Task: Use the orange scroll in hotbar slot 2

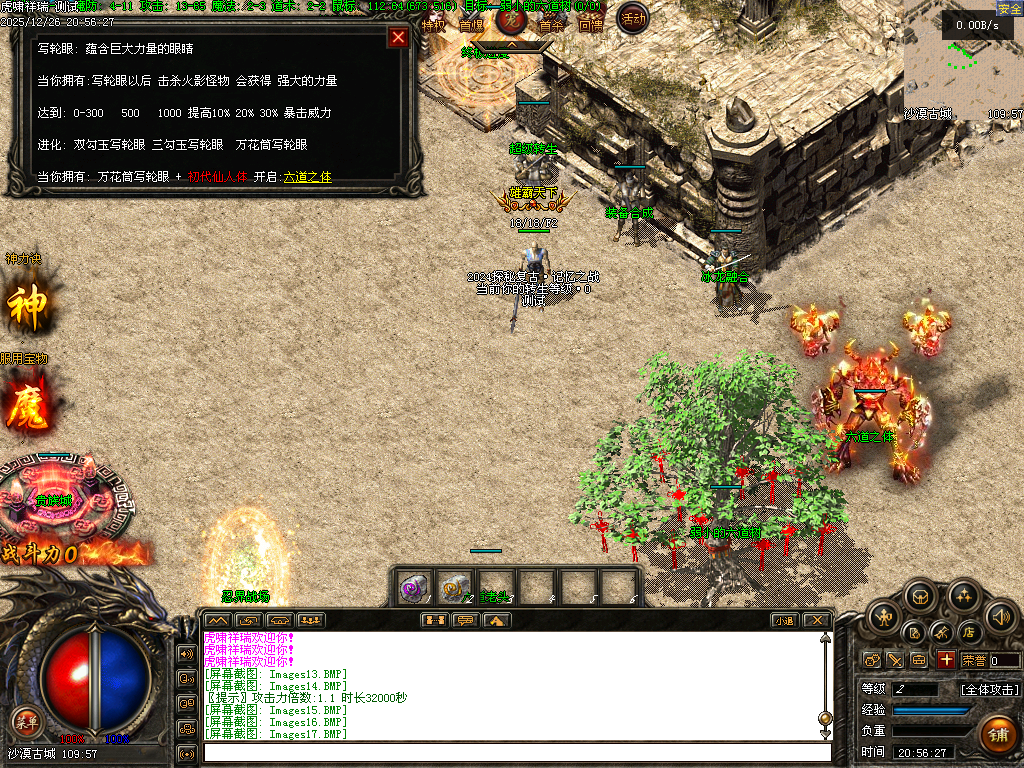Action: tap(455, 587)
